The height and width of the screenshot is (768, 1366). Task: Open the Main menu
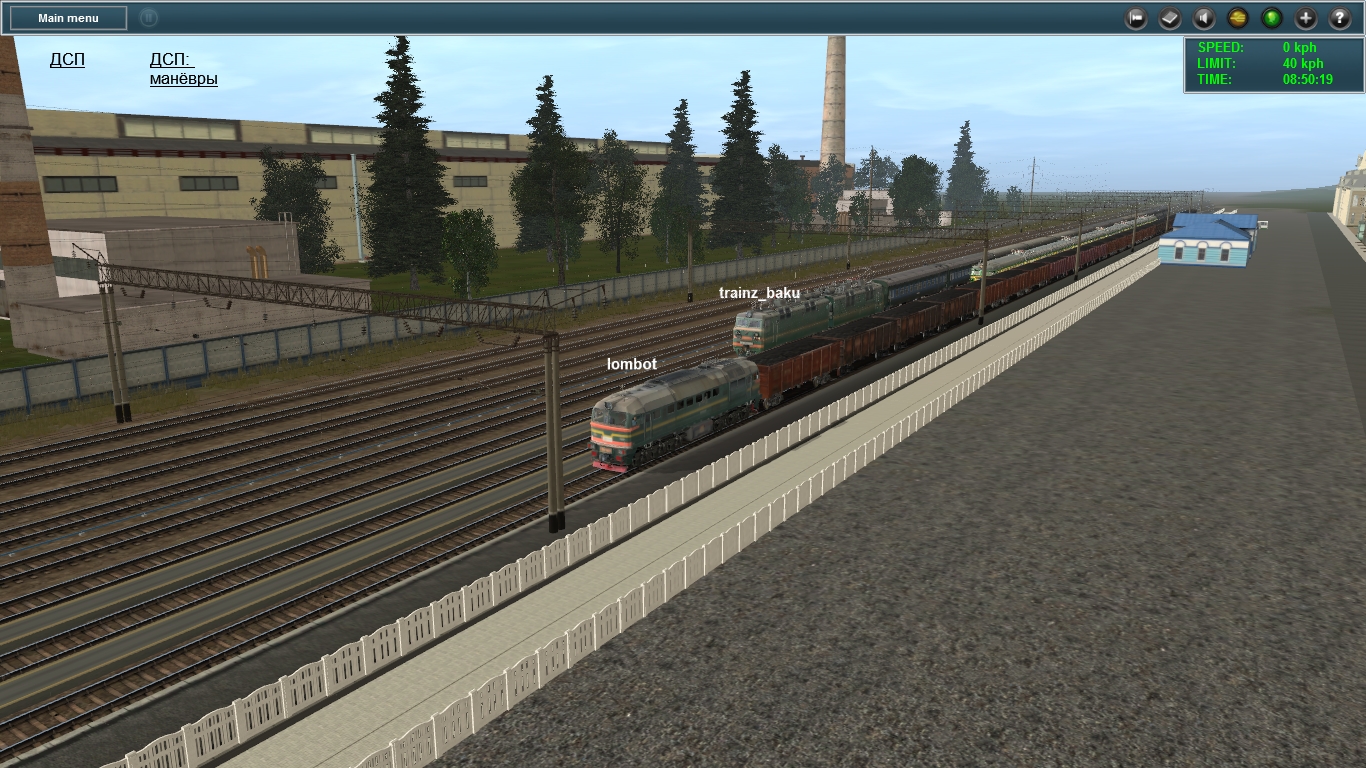tap(68, 18)
